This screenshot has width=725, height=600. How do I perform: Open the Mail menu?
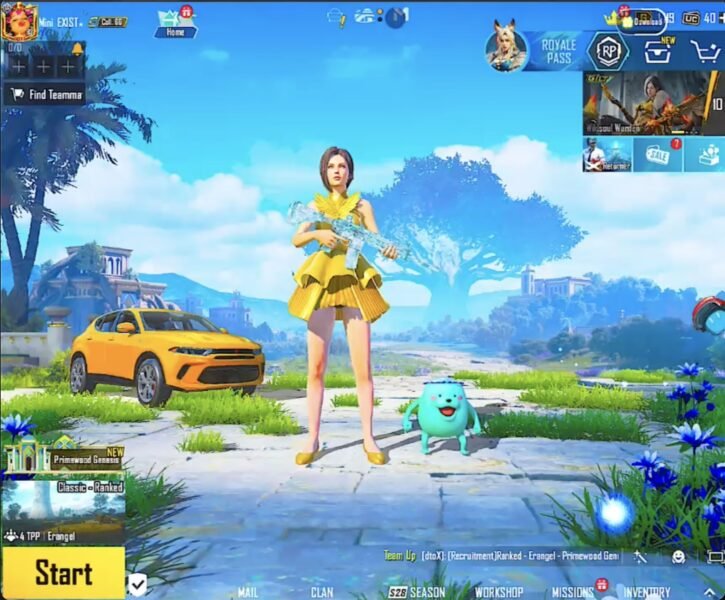[x=247, y=592]
